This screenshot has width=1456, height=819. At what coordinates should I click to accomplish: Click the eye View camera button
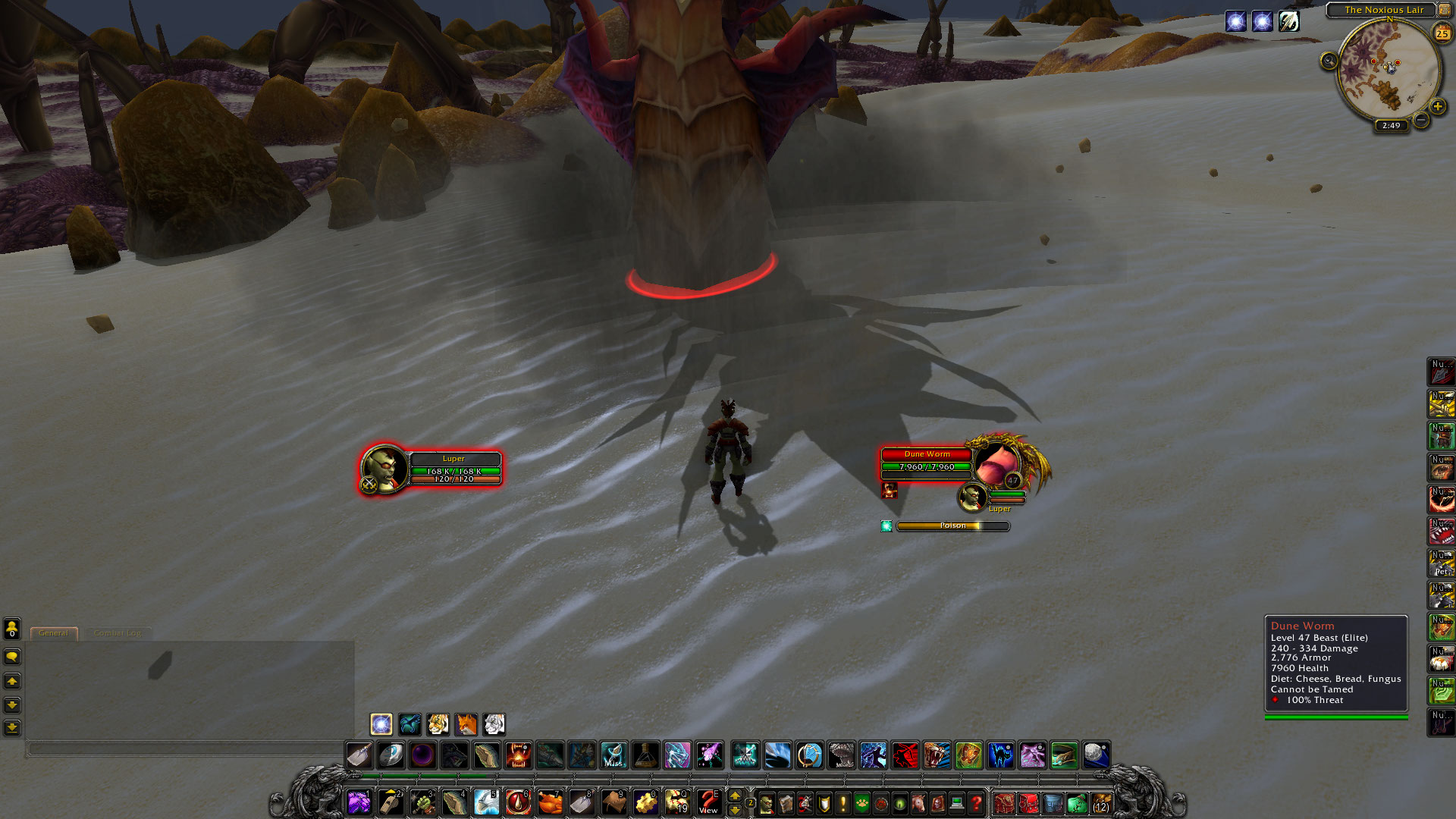coord(708,802)
